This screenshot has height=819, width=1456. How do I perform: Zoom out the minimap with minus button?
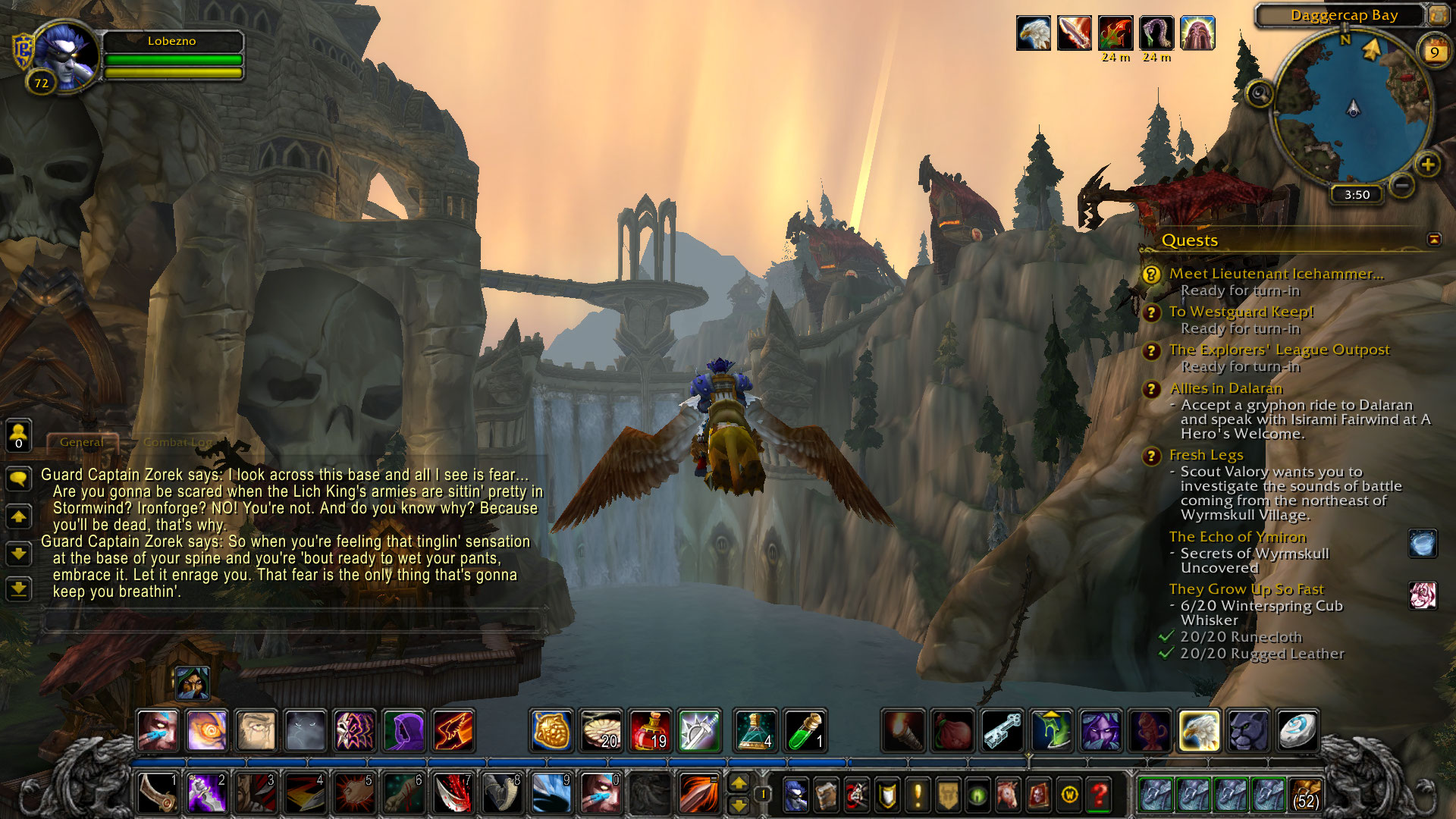click(1402, 184)
